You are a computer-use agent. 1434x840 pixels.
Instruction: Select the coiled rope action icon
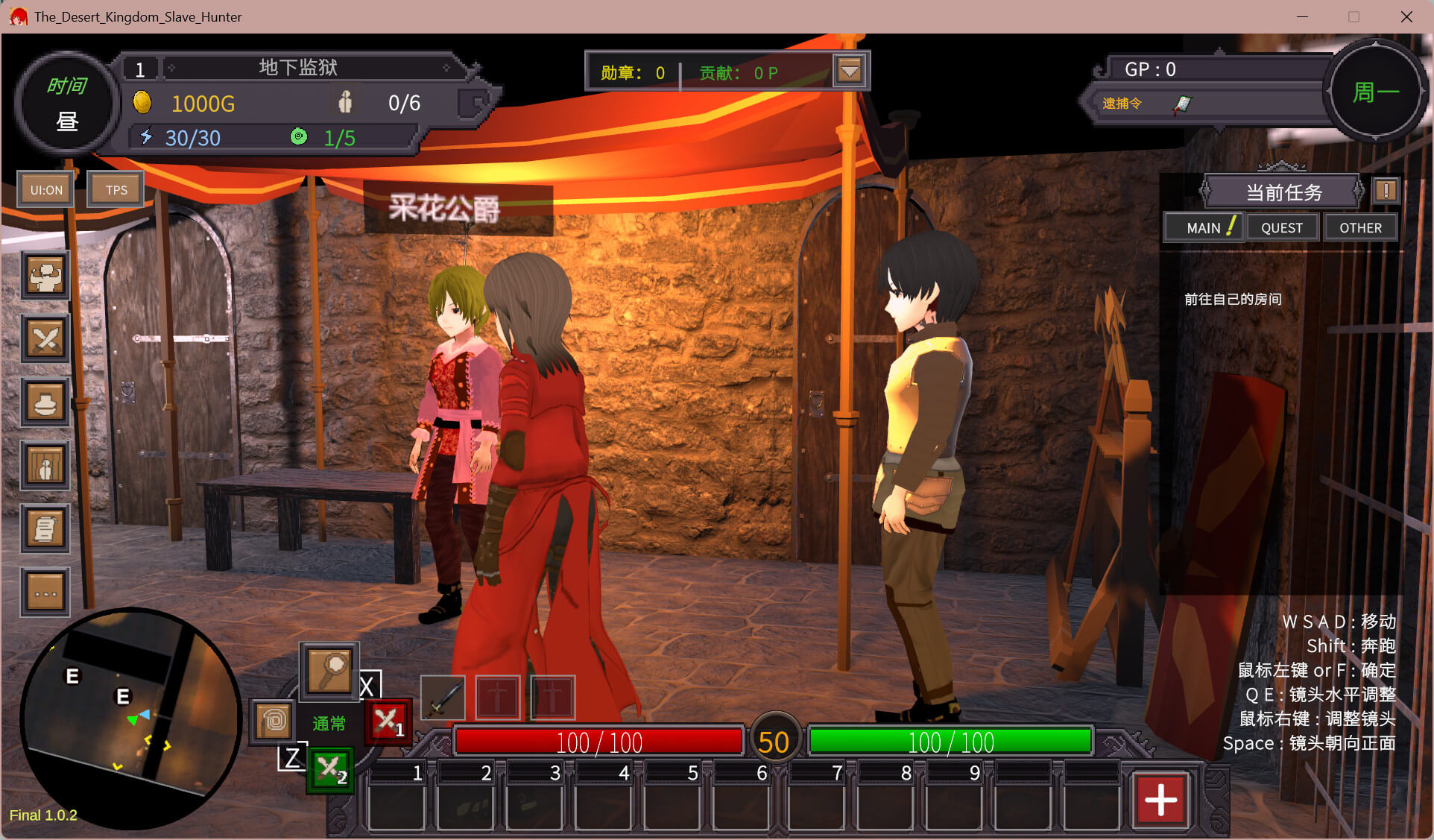(273, 721)
